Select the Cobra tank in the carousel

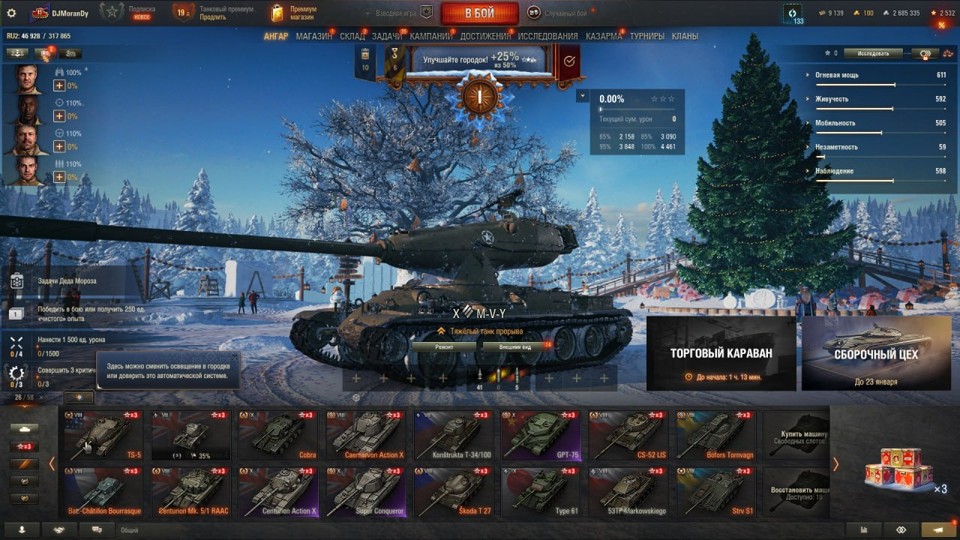pyautogui.click(x=277, y=435)
